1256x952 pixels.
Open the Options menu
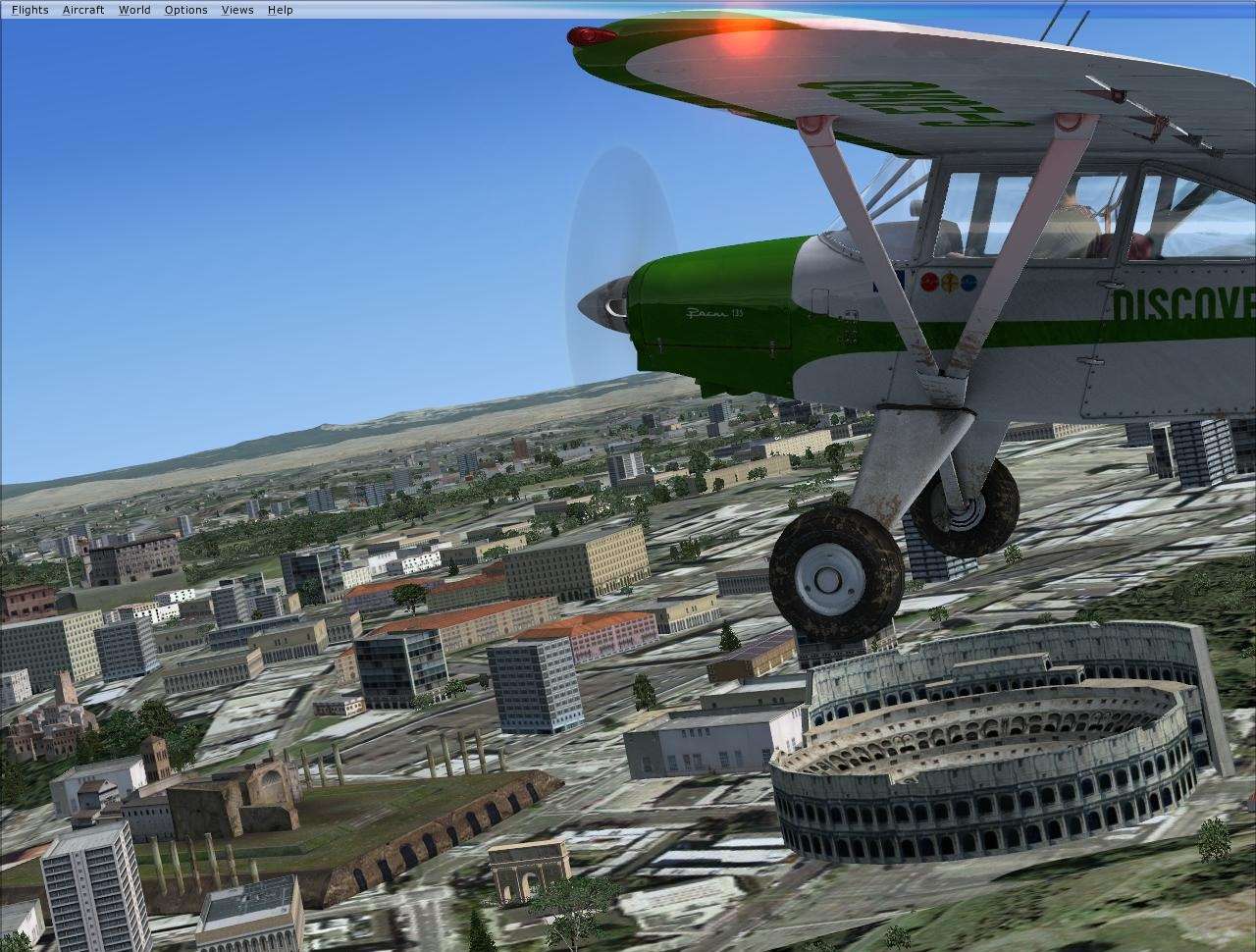pyautogui.click(x=184, y=9)
